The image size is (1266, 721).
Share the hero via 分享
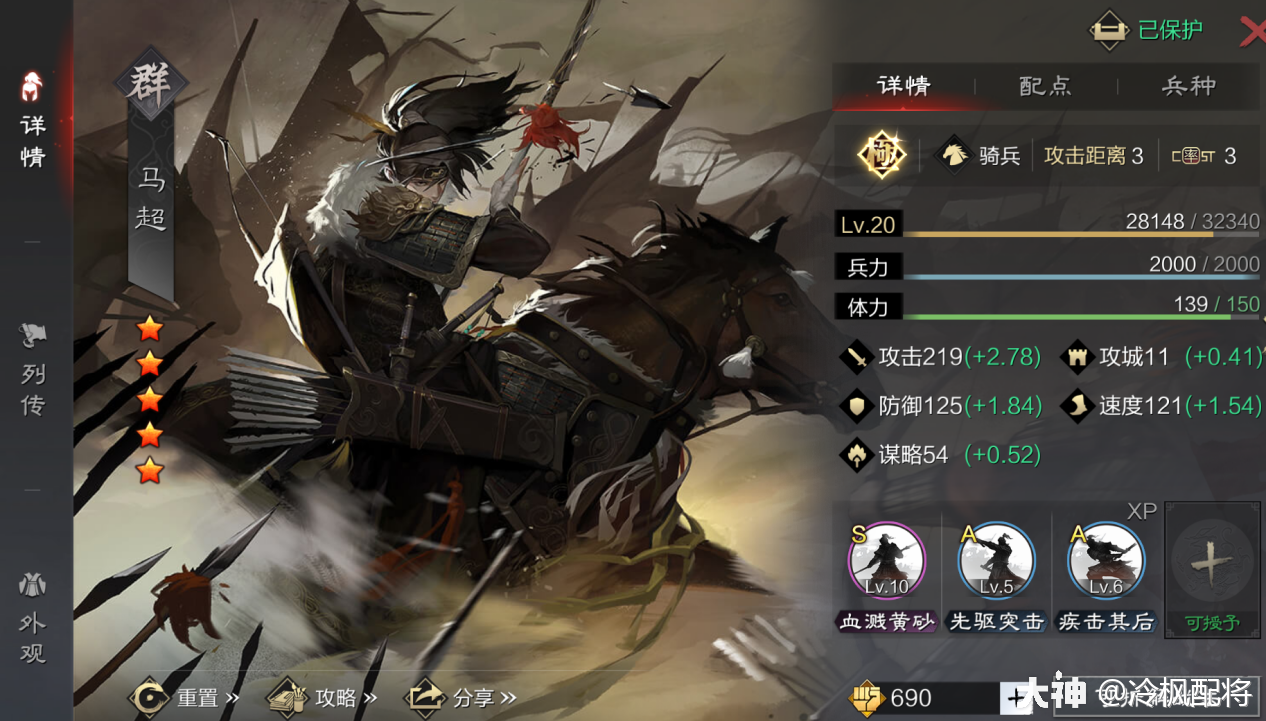[462, 697]
